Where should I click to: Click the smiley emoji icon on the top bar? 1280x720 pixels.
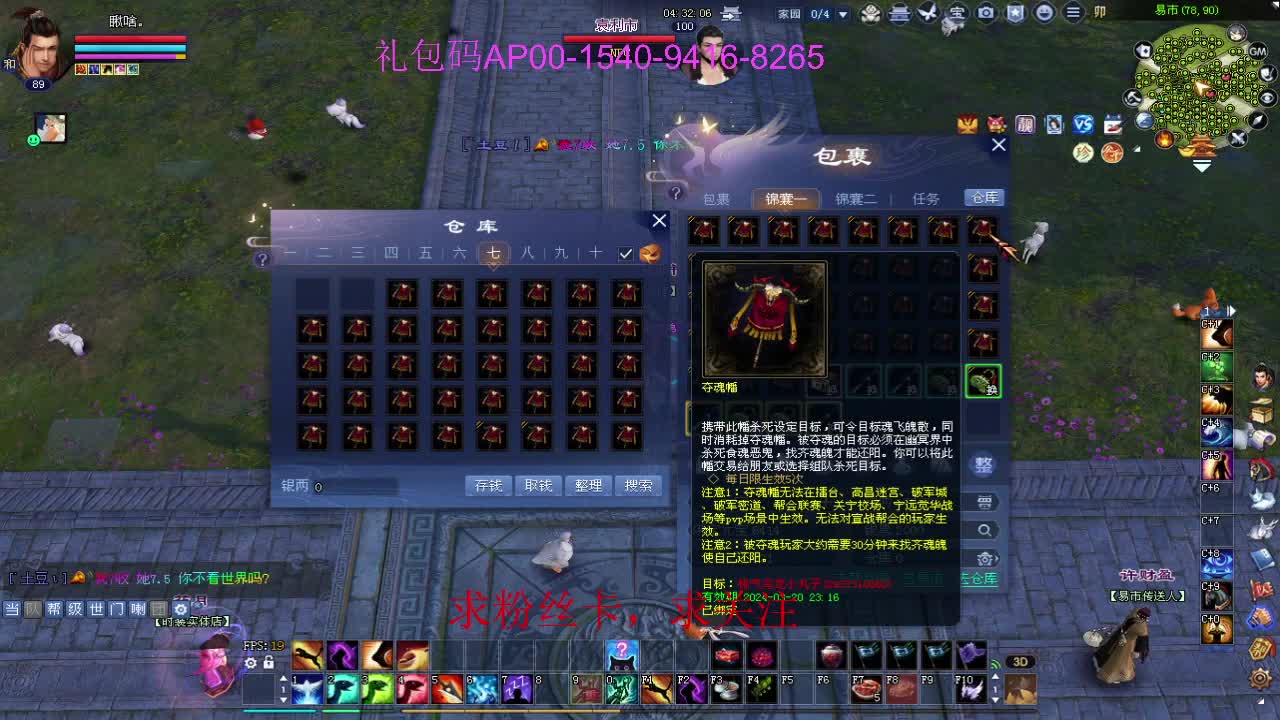point(1044,13)
